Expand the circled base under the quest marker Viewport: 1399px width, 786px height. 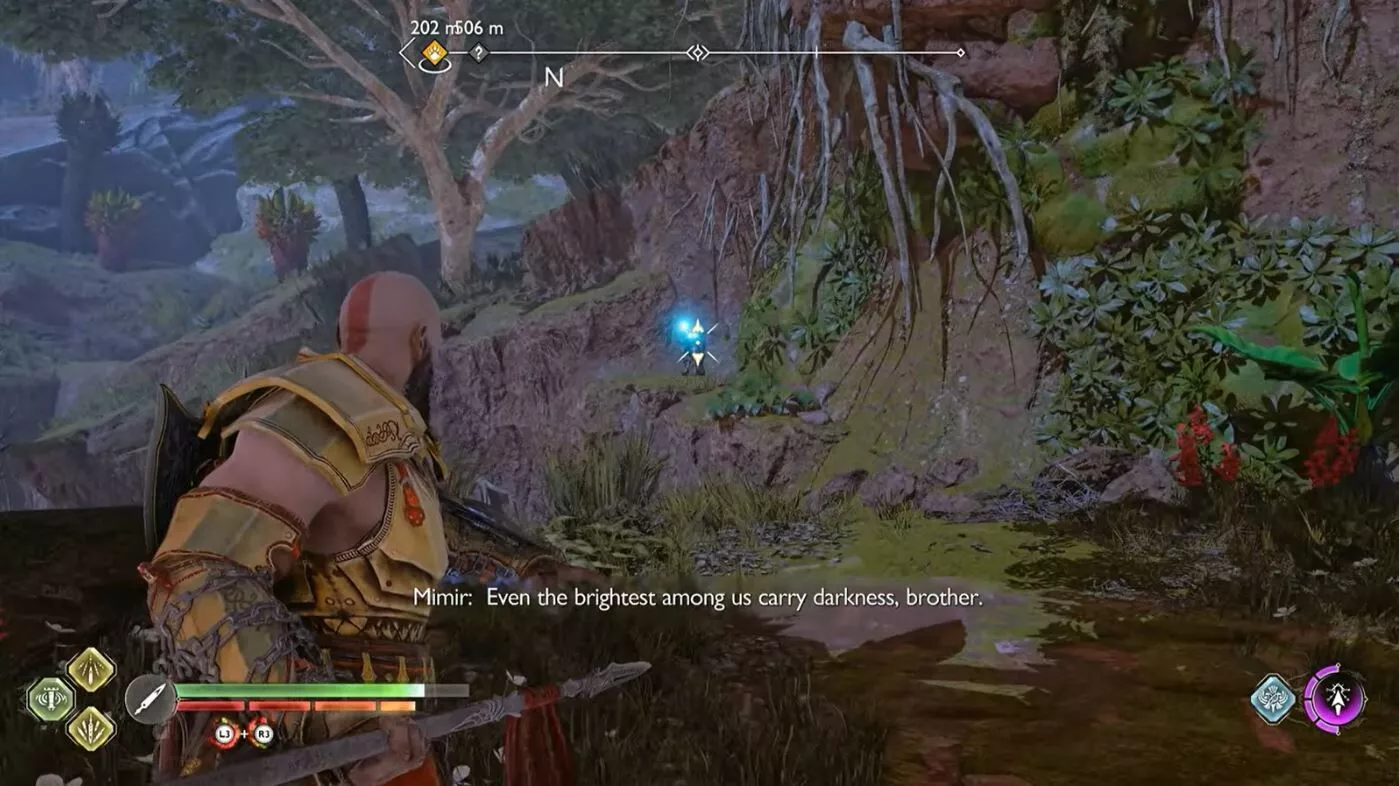pyautogui.click(x=434, y=68)
